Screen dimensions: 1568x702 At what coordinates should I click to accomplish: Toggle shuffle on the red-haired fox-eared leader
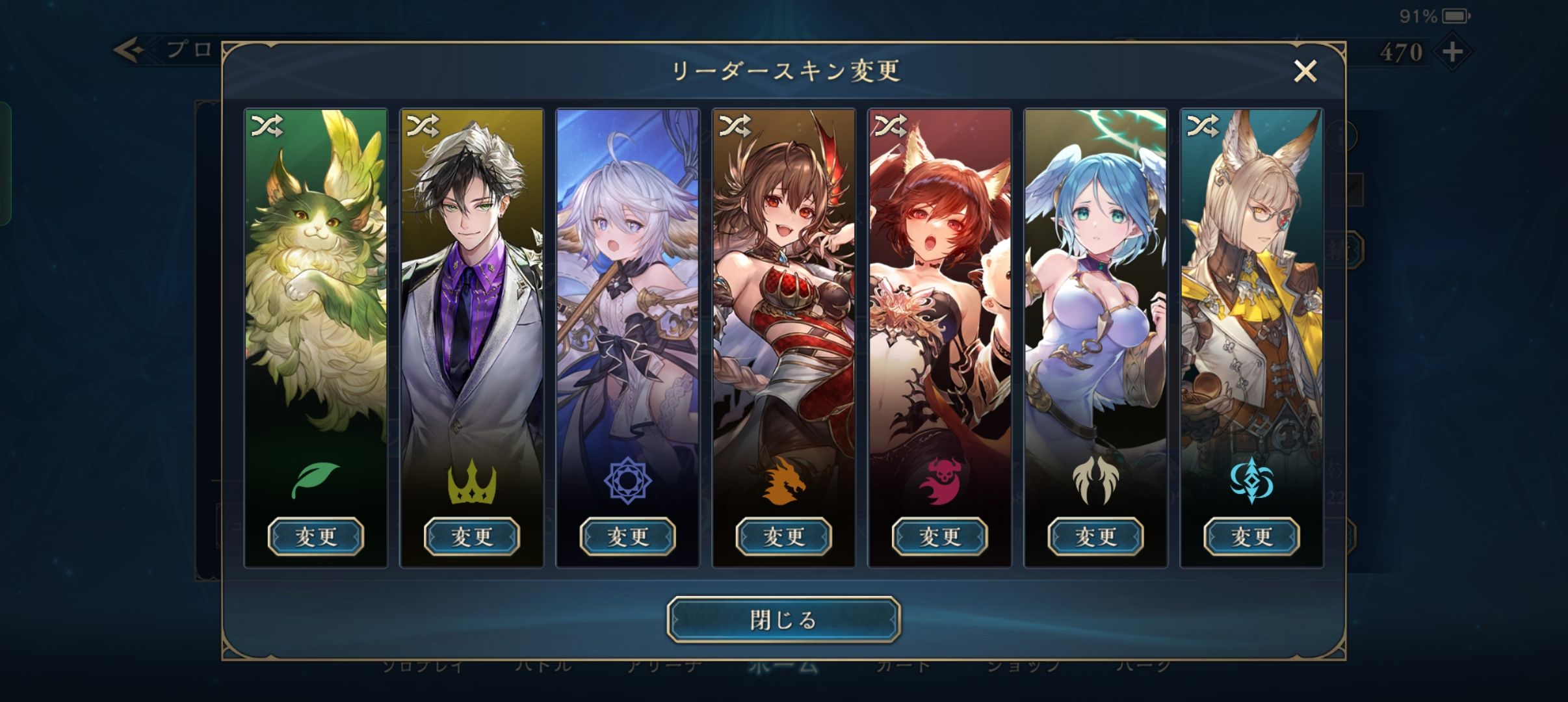[x=891, y=125]
